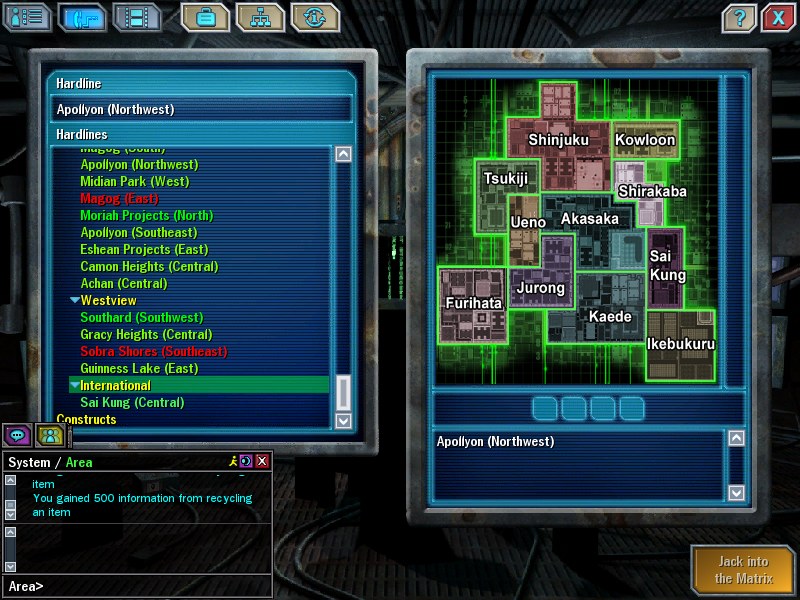Image resolution: width=800 pixels, height=600 pixels.
Task: Open the Constructs list entry
Action: pyautogui.click(x=86, y=420)
